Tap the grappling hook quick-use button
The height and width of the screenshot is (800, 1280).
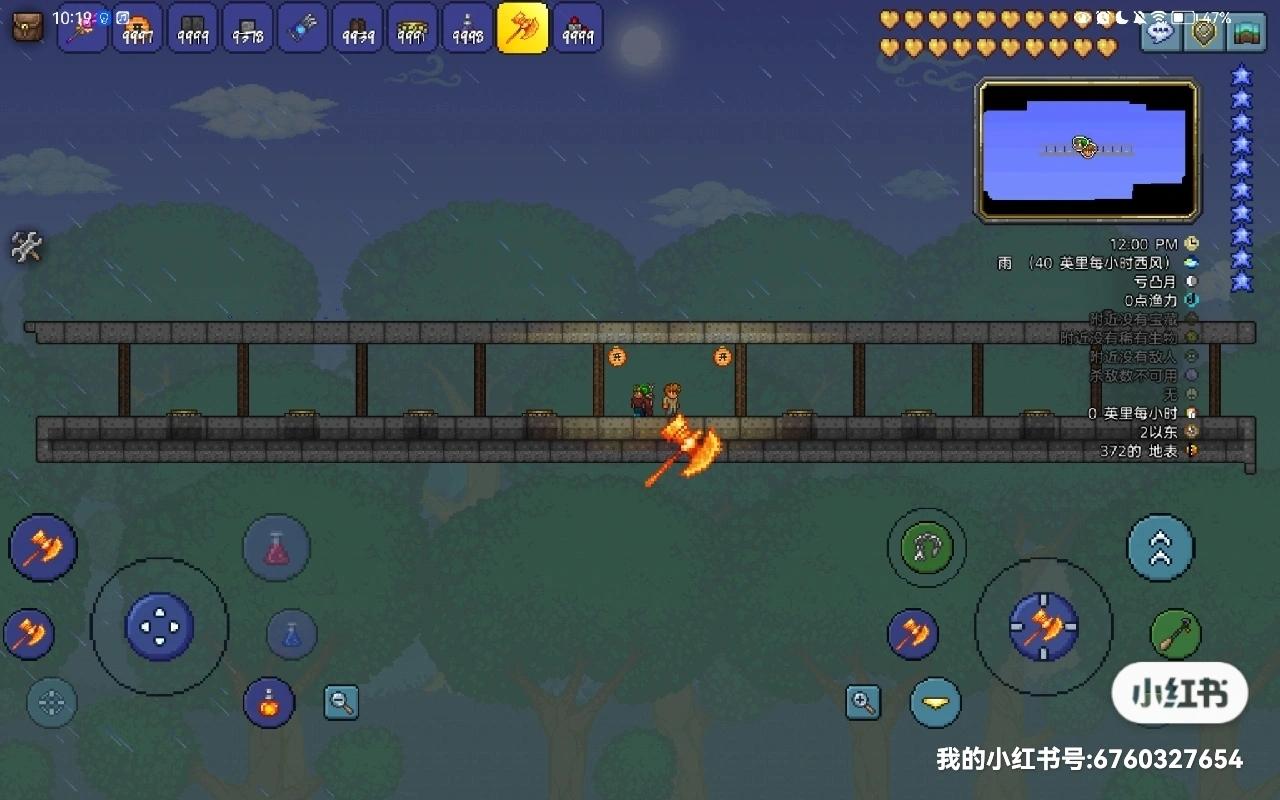pos(926,548)
